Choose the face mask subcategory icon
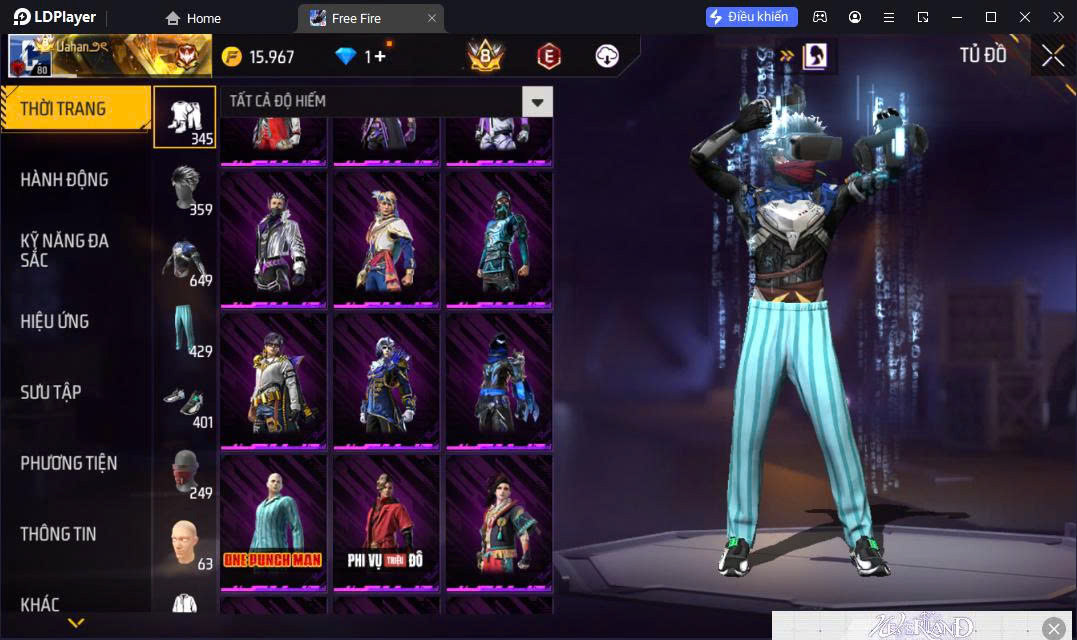The height and width of the screenshot is (640, 1077). tap(185, 470)
